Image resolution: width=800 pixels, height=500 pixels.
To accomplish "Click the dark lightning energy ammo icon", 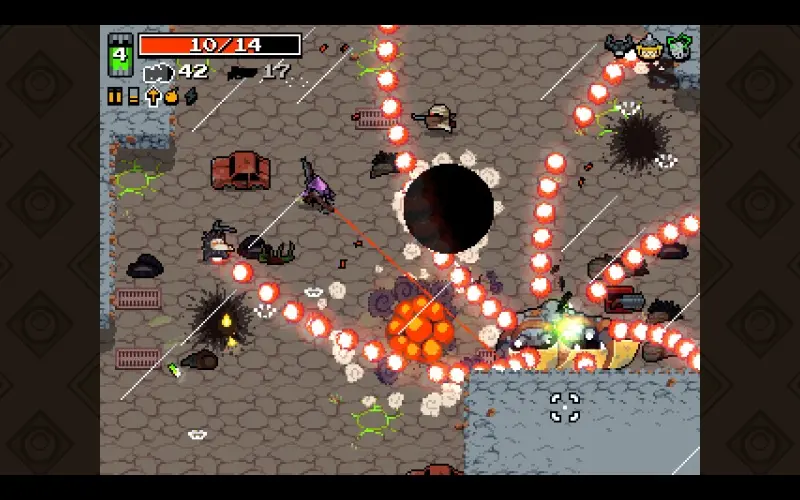I will (190, 96).
